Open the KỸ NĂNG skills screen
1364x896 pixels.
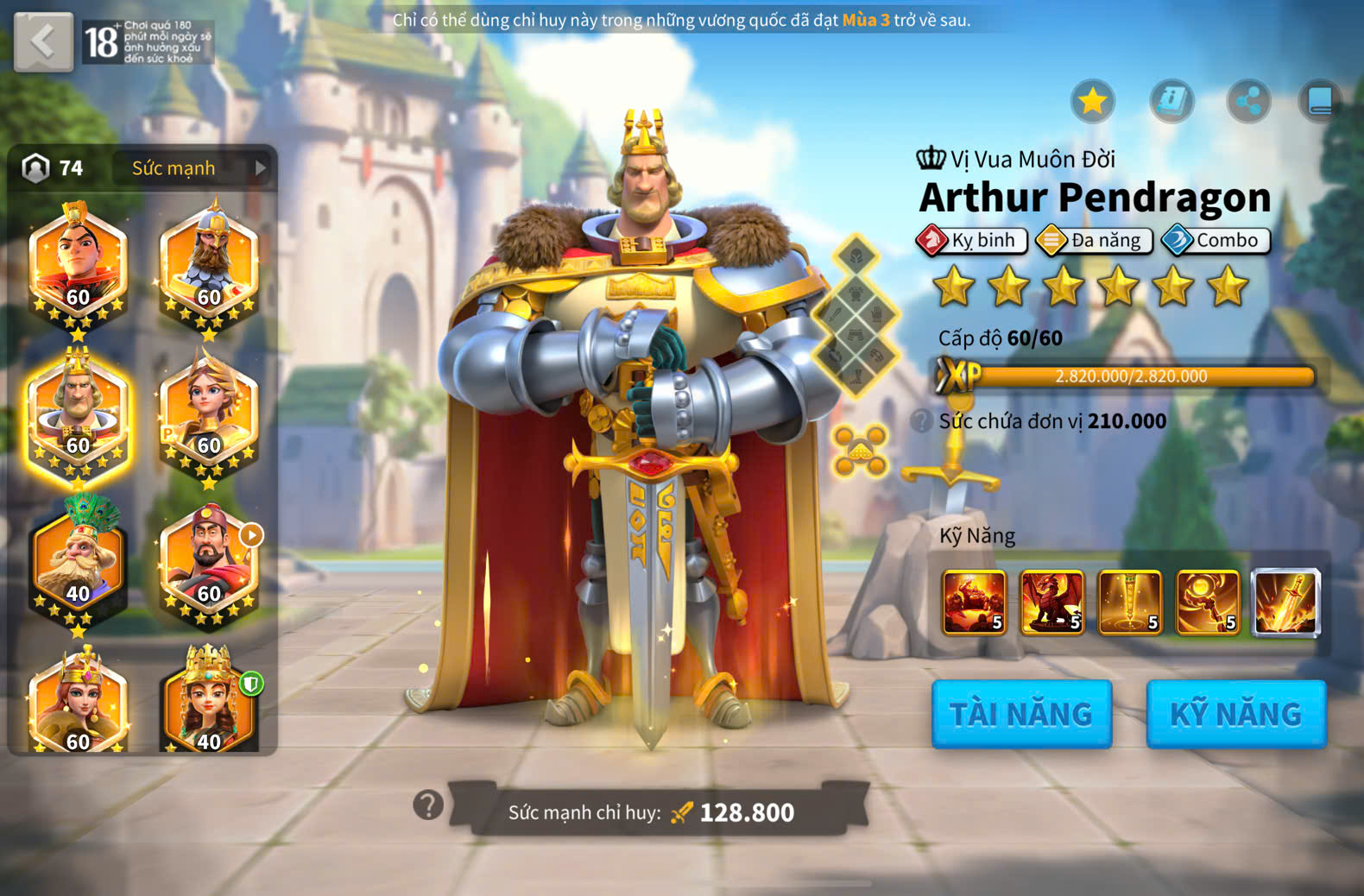pos(1235,714)
